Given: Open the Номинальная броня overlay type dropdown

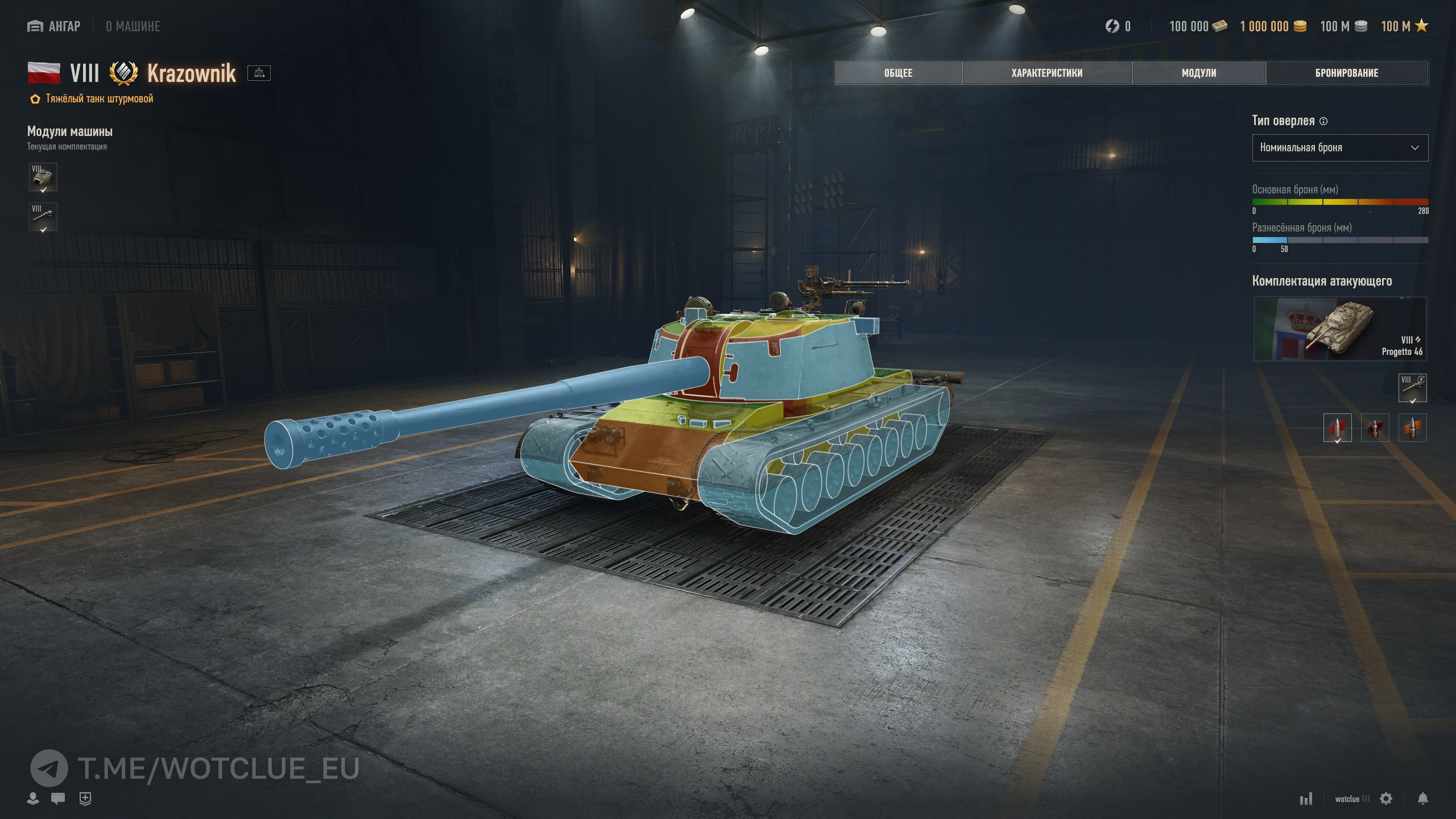Looking at the screenshot, I should (x=1339, y=148).
